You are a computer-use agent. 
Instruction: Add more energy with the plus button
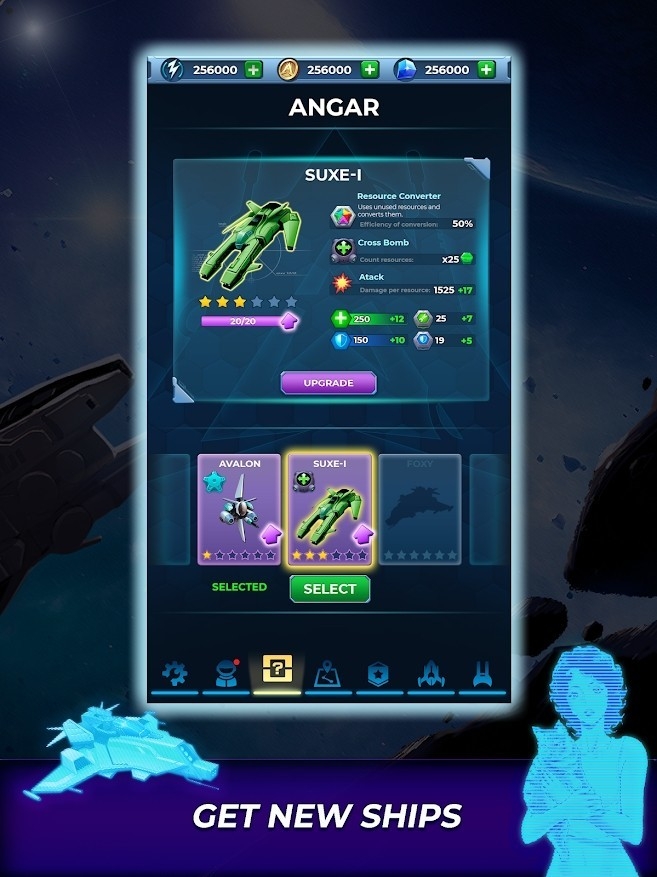tap(253, 70)
